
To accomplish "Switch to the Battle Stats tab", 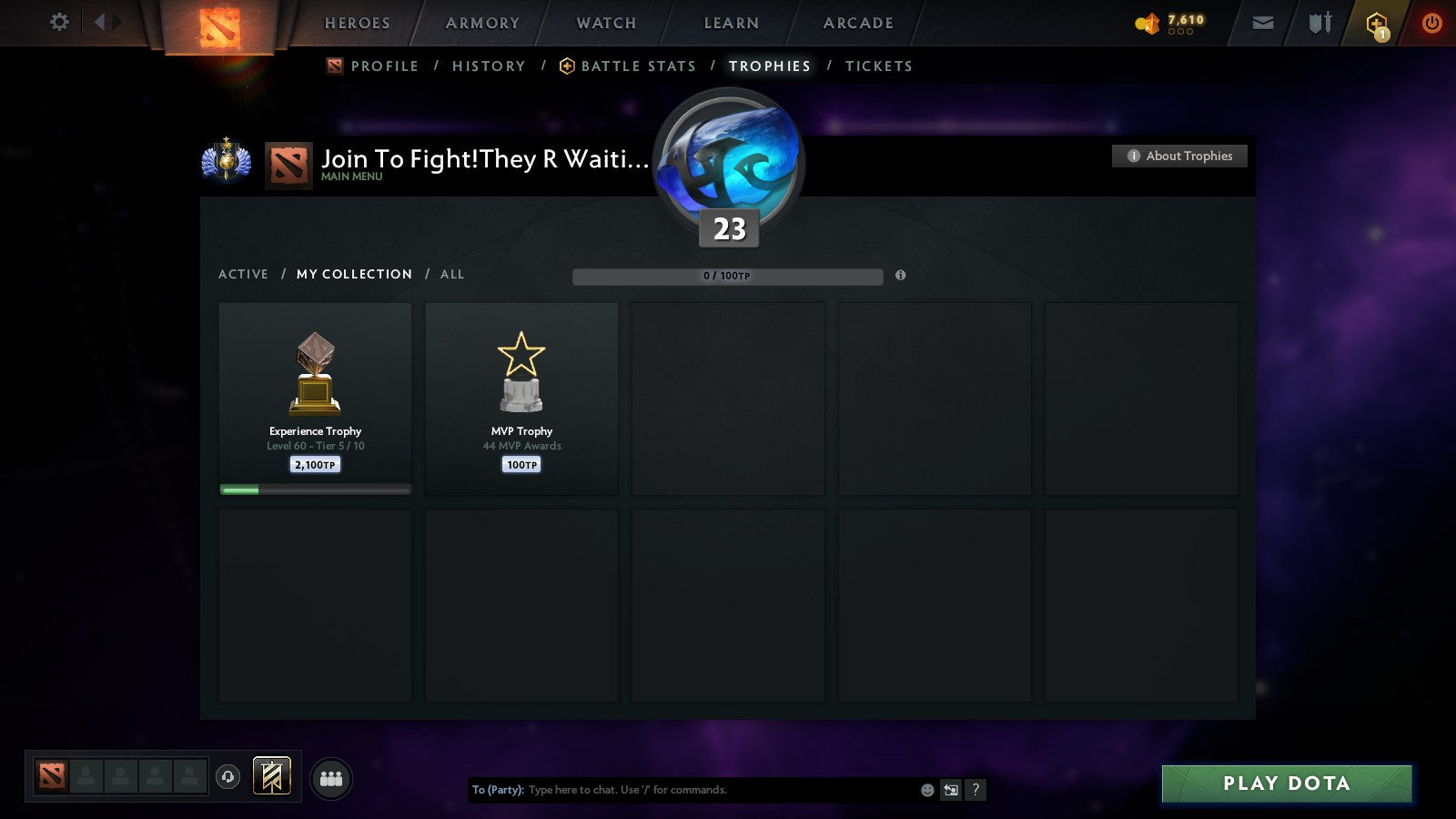I will (x=638, y=66).
